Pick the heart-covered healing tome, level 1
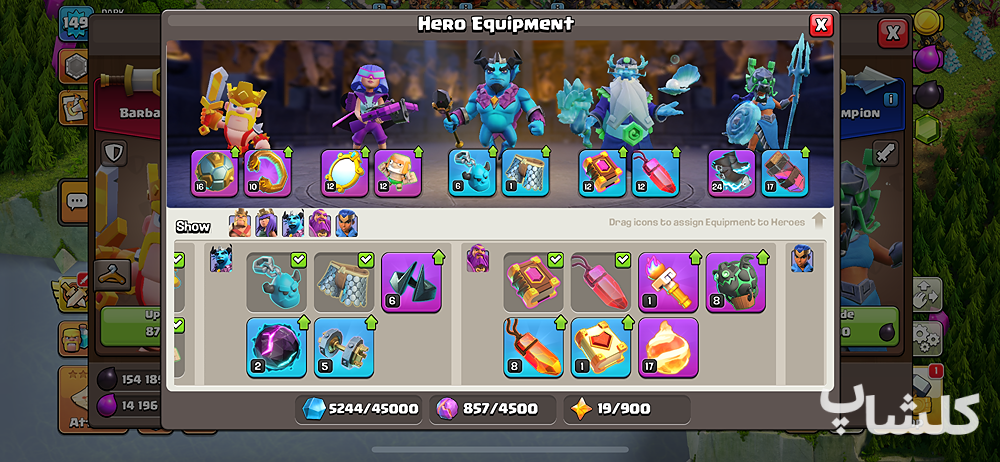The image size is (1000, 462). click(601, 347)
